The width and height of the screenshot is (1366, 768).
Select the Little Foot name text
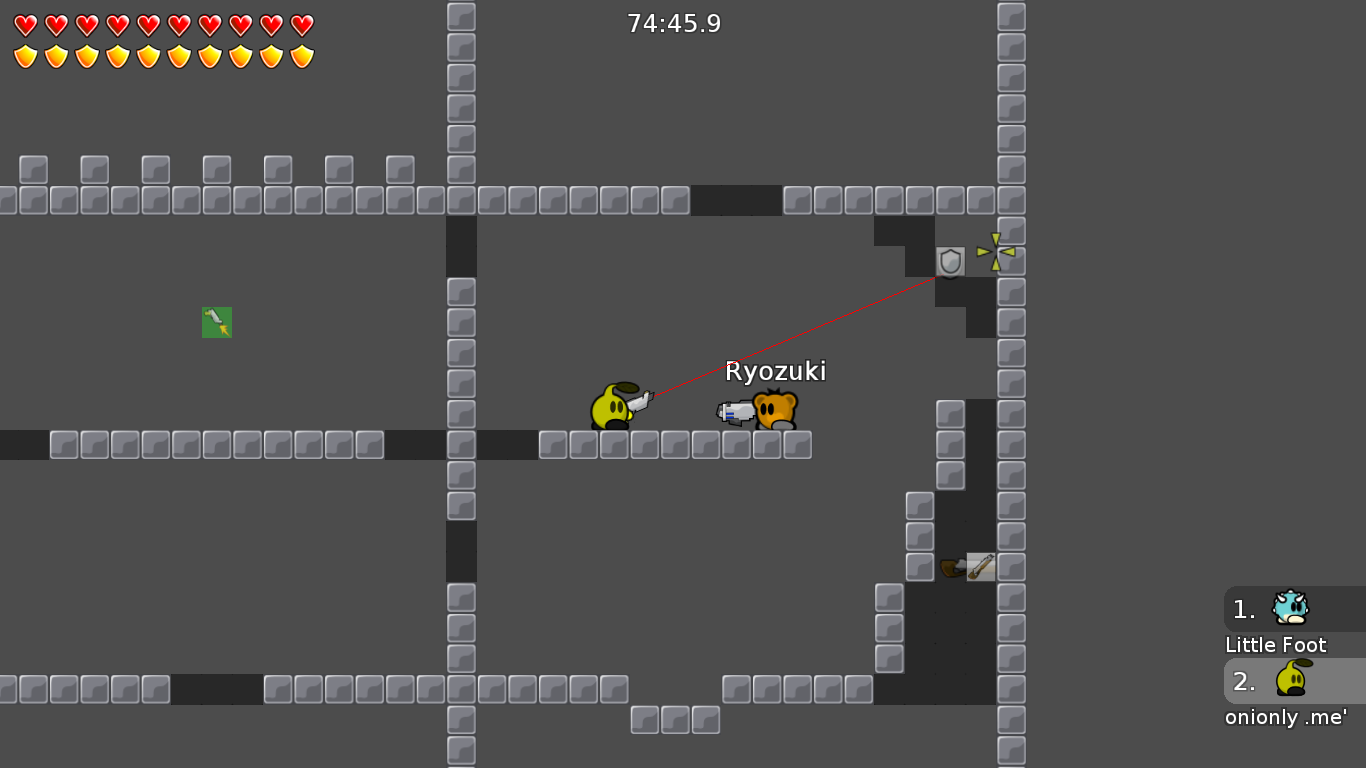coord(1275,645)
